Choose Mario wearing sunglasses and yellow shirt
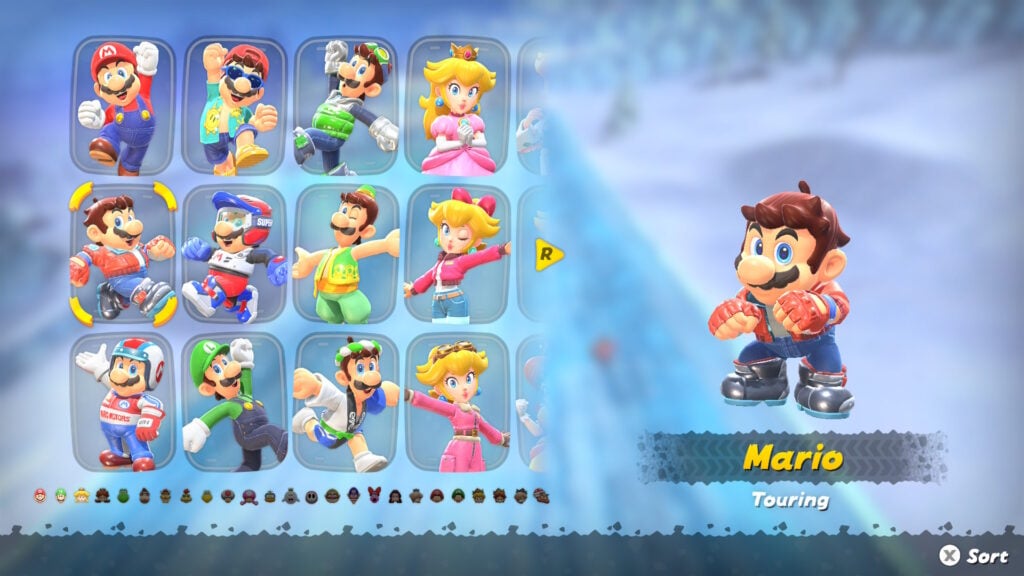Image resolution: width=1024 pixels, height=576 pixels. click(x=235, y=104)
